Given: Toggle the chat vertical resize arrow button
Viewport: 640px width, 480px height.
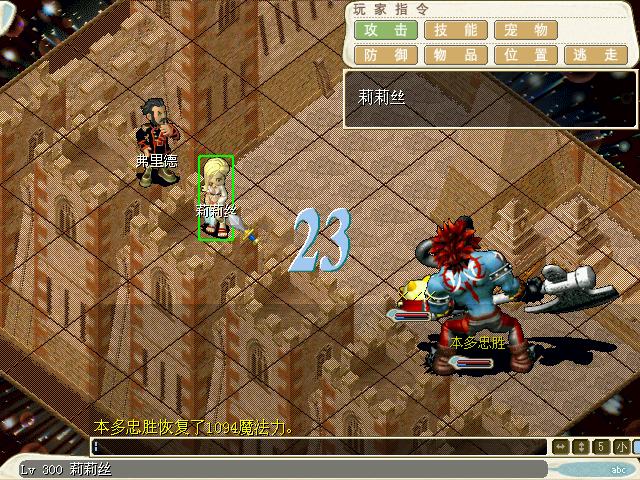Looking at the screenshot, I should [581, 447].
